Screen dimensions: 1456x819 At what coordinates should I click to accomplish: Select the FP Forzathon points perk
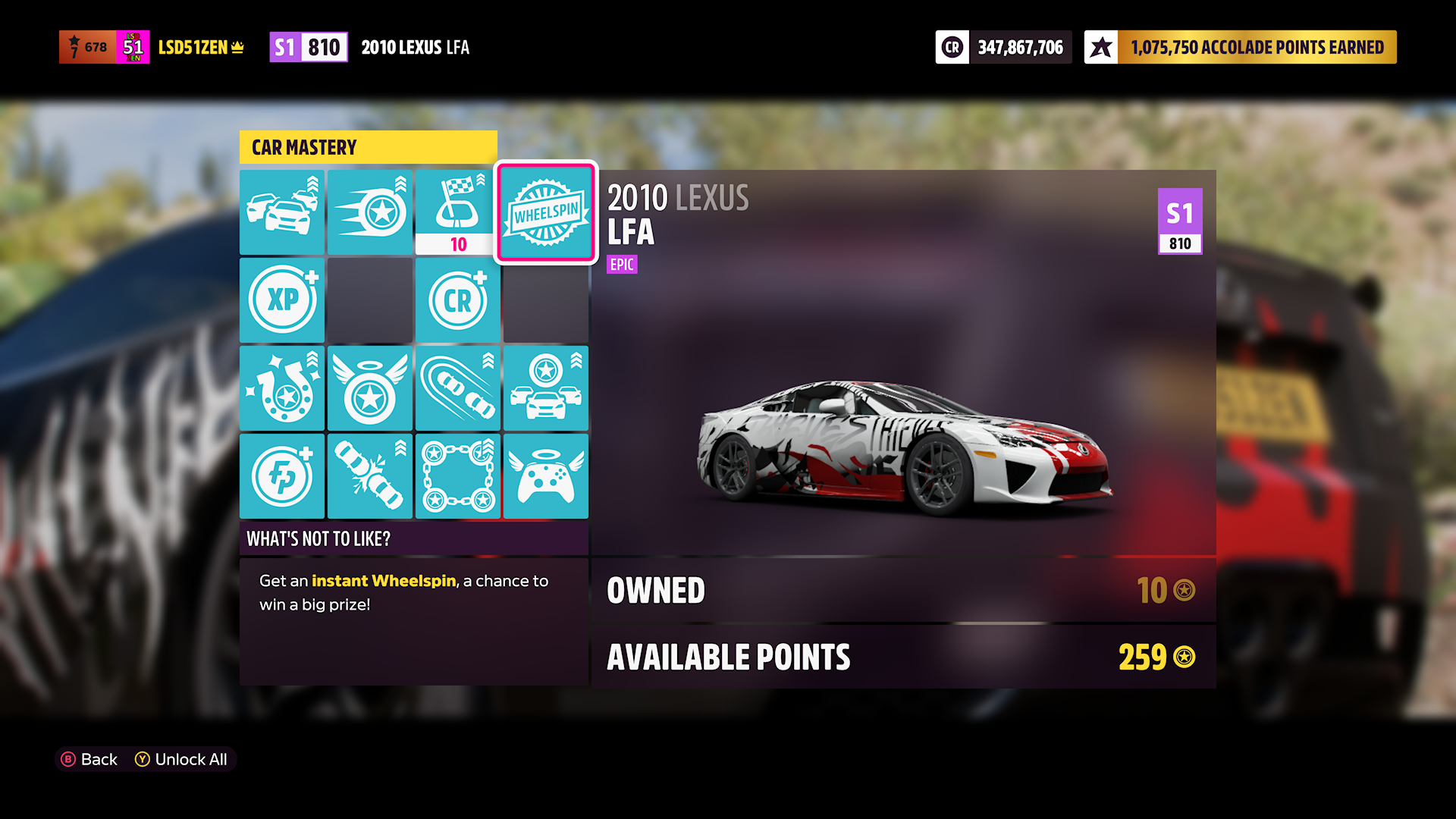(282, 476)
